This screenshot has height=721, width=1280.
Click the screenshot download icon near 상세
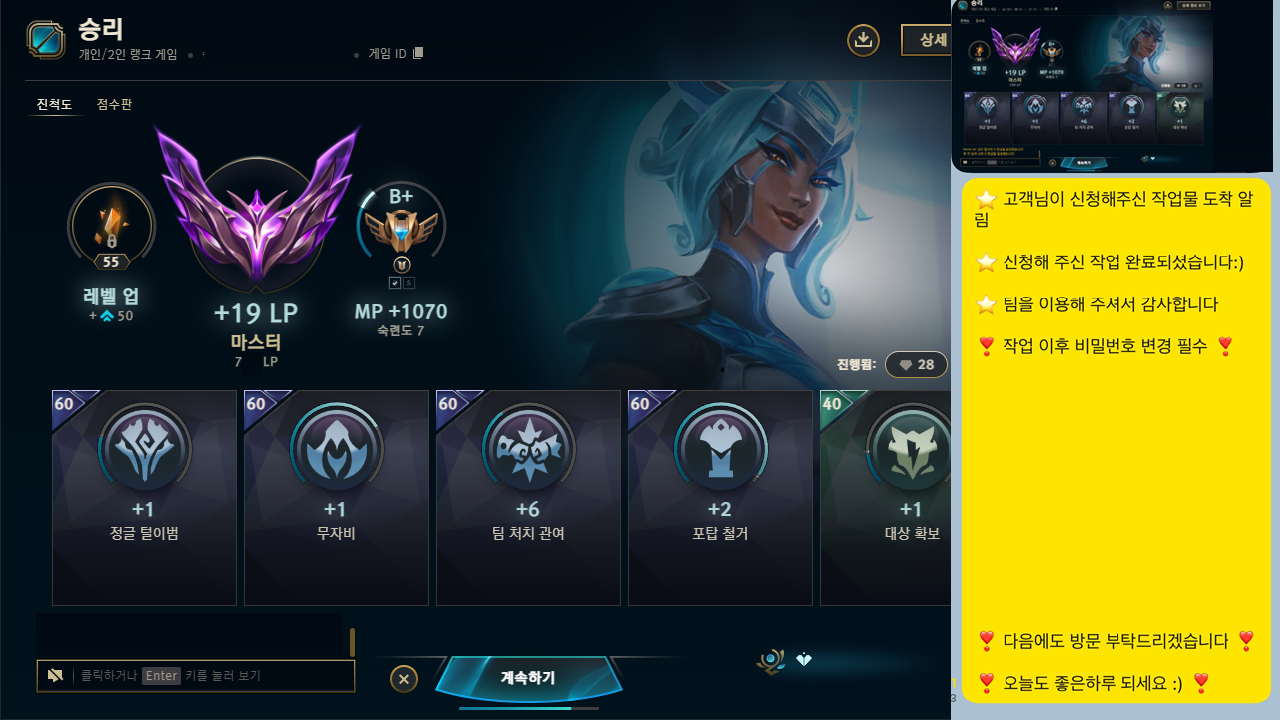point(863,40)
